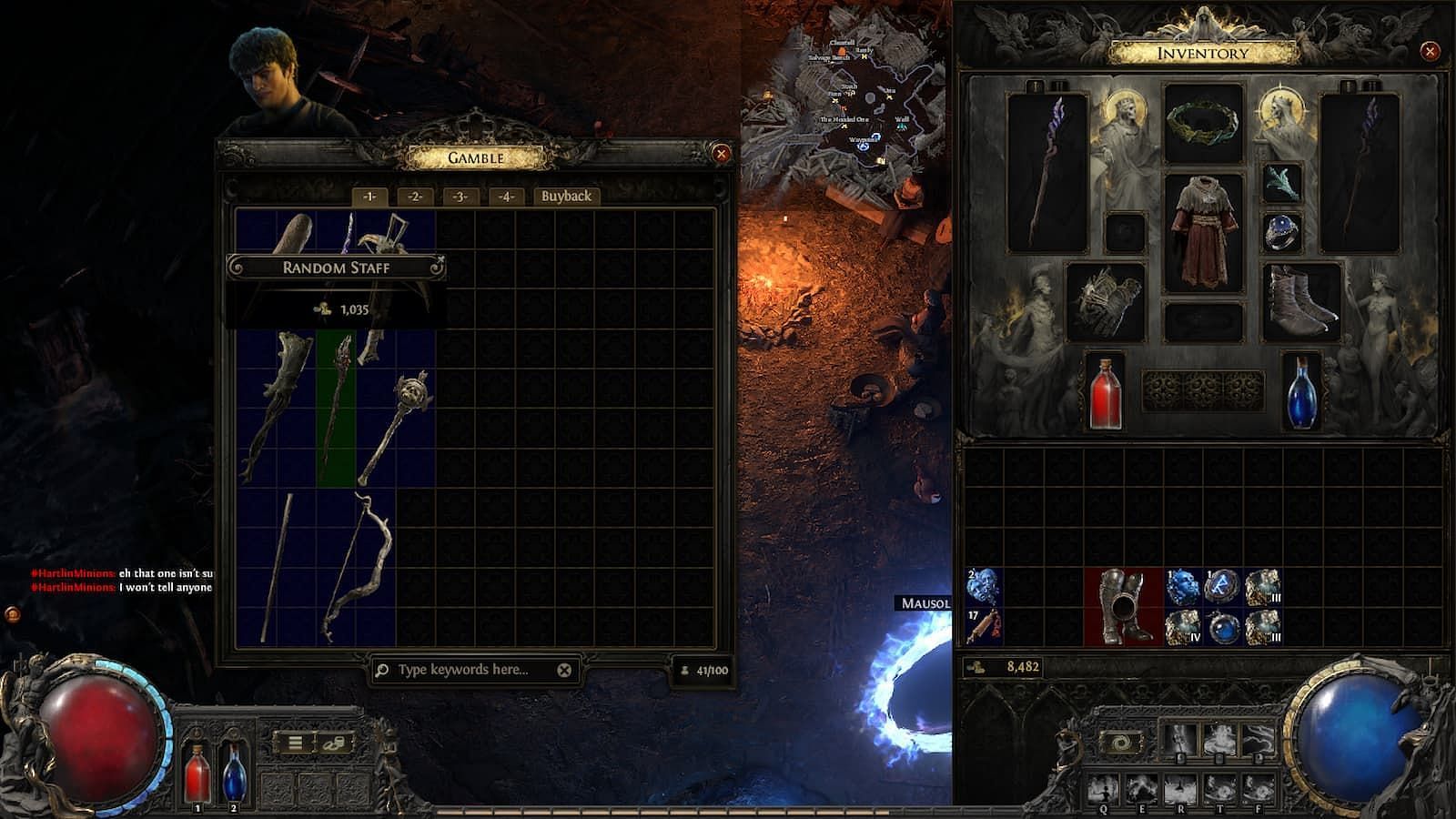
Task: Pick the armoured boots in the backpack
Action: coord(1123,607)
